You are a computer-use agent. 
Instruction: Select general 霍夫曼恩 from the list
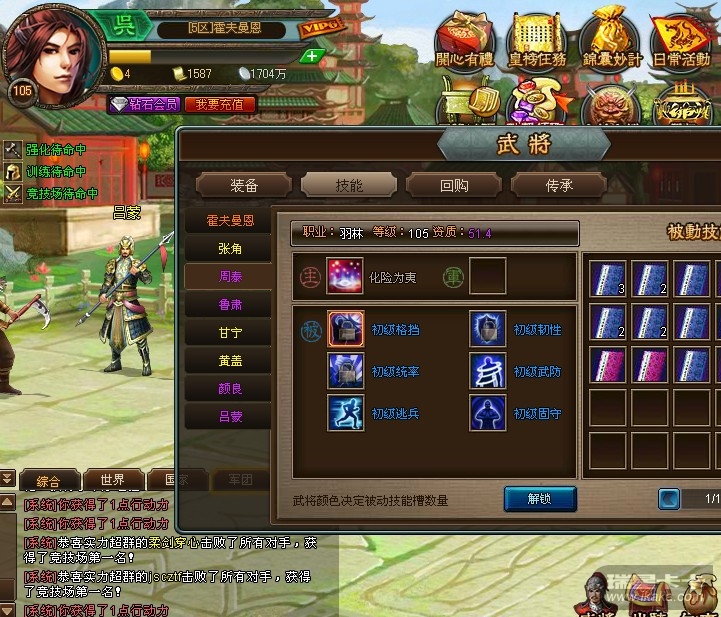tap(230, 220)
